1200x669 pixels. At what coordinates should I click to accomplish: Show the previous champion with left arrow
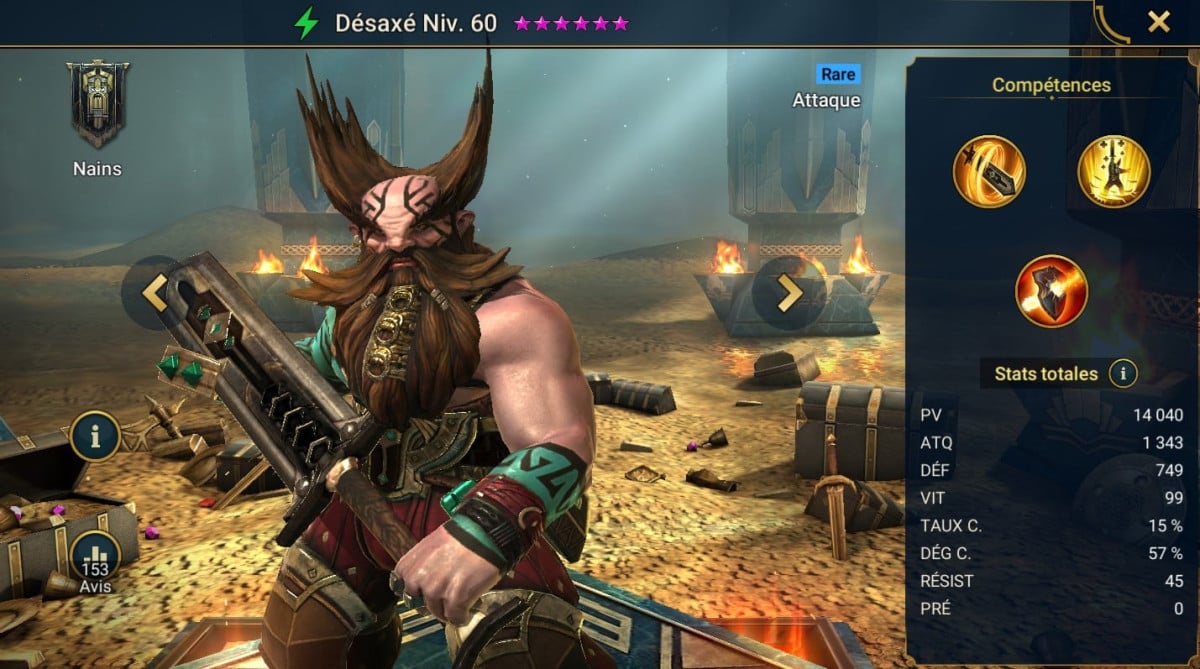tap(154, 292)
